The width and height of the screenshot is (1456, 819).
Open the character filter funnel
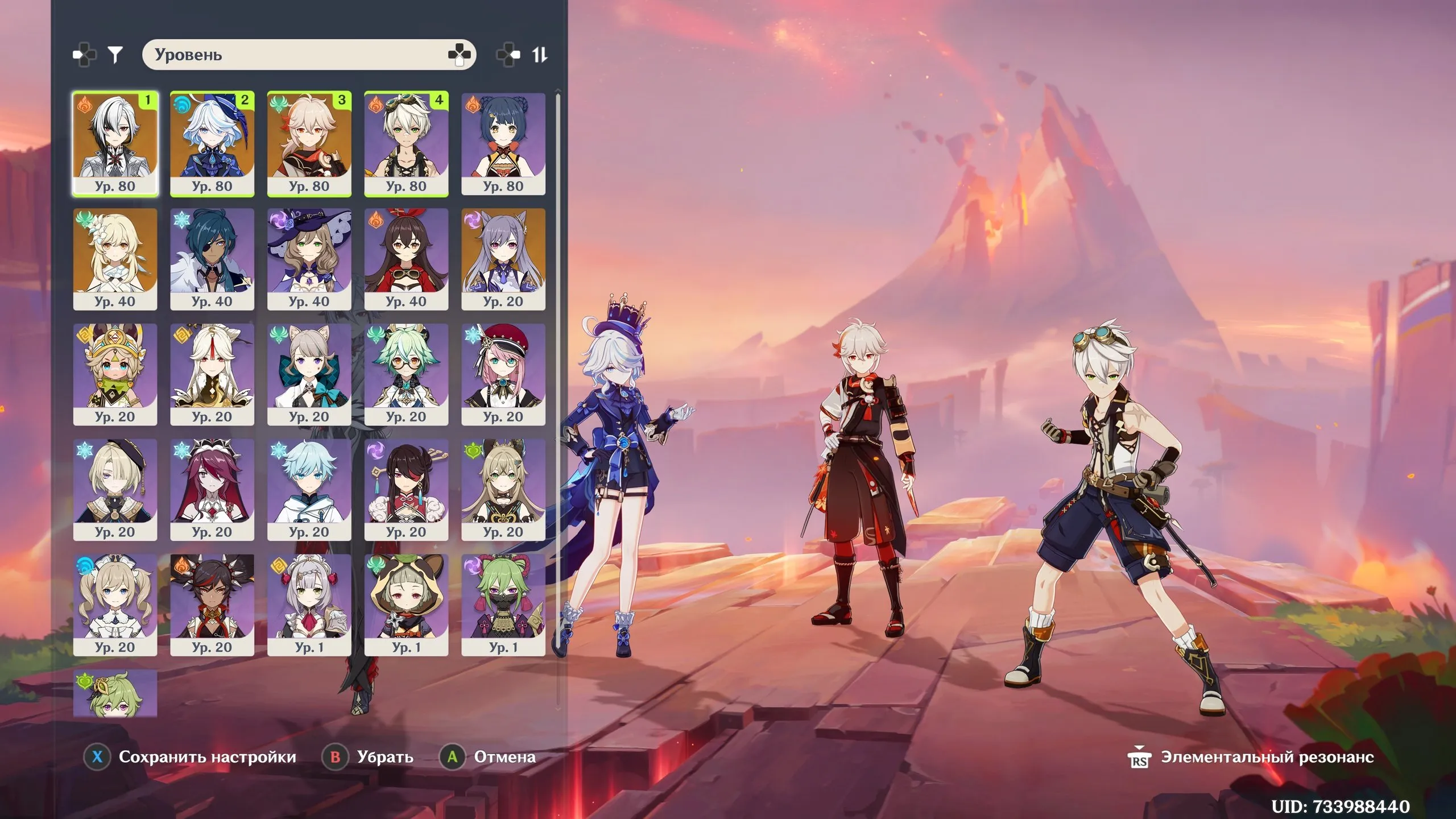pyautogui.click(x=115, y=55)
